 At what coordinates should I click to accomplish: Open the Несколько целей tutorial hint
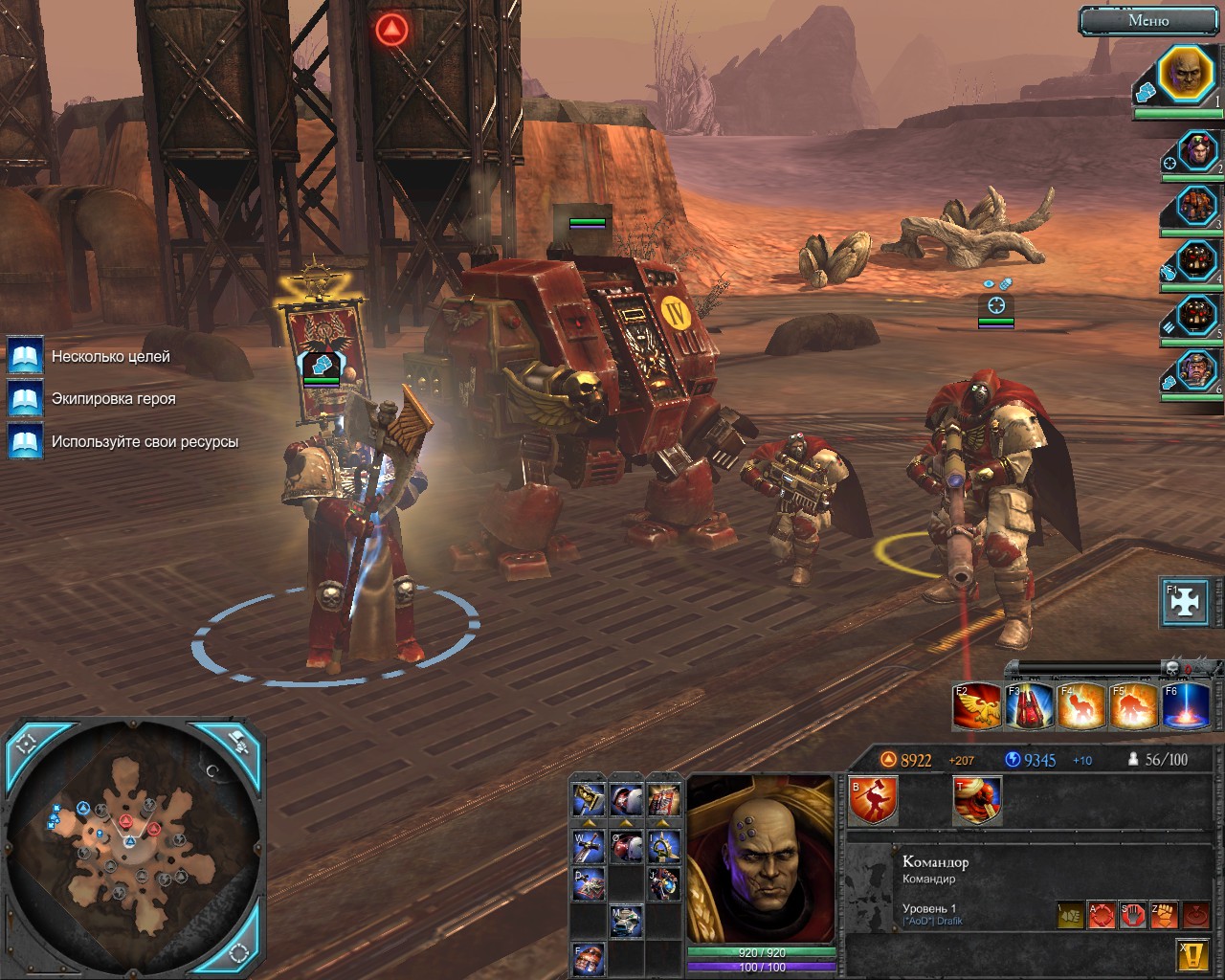tap(25, 356)
